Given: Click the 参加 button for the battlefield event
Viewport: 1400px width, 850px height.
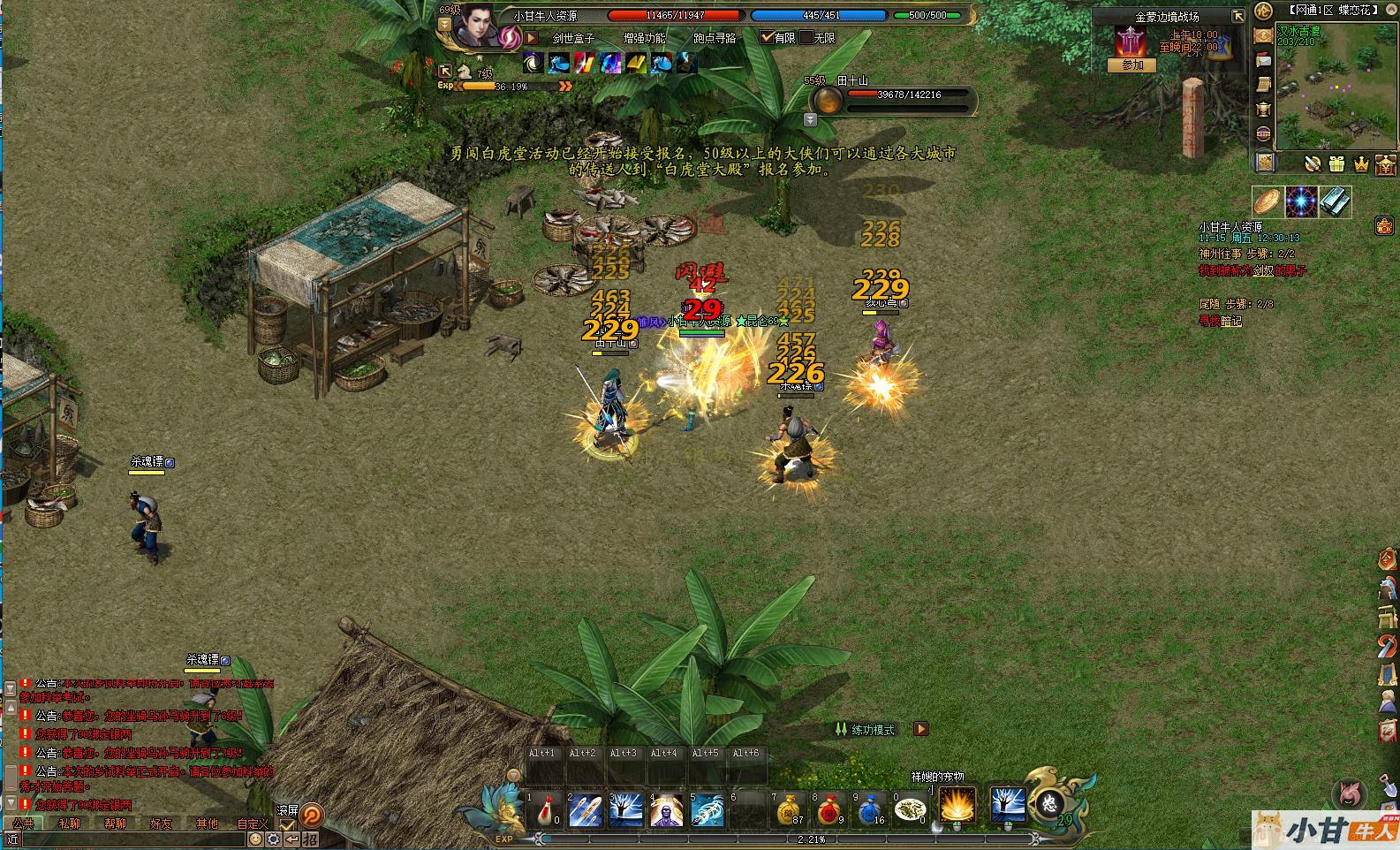Looking at the screenshot, I should coord(1132,65).
